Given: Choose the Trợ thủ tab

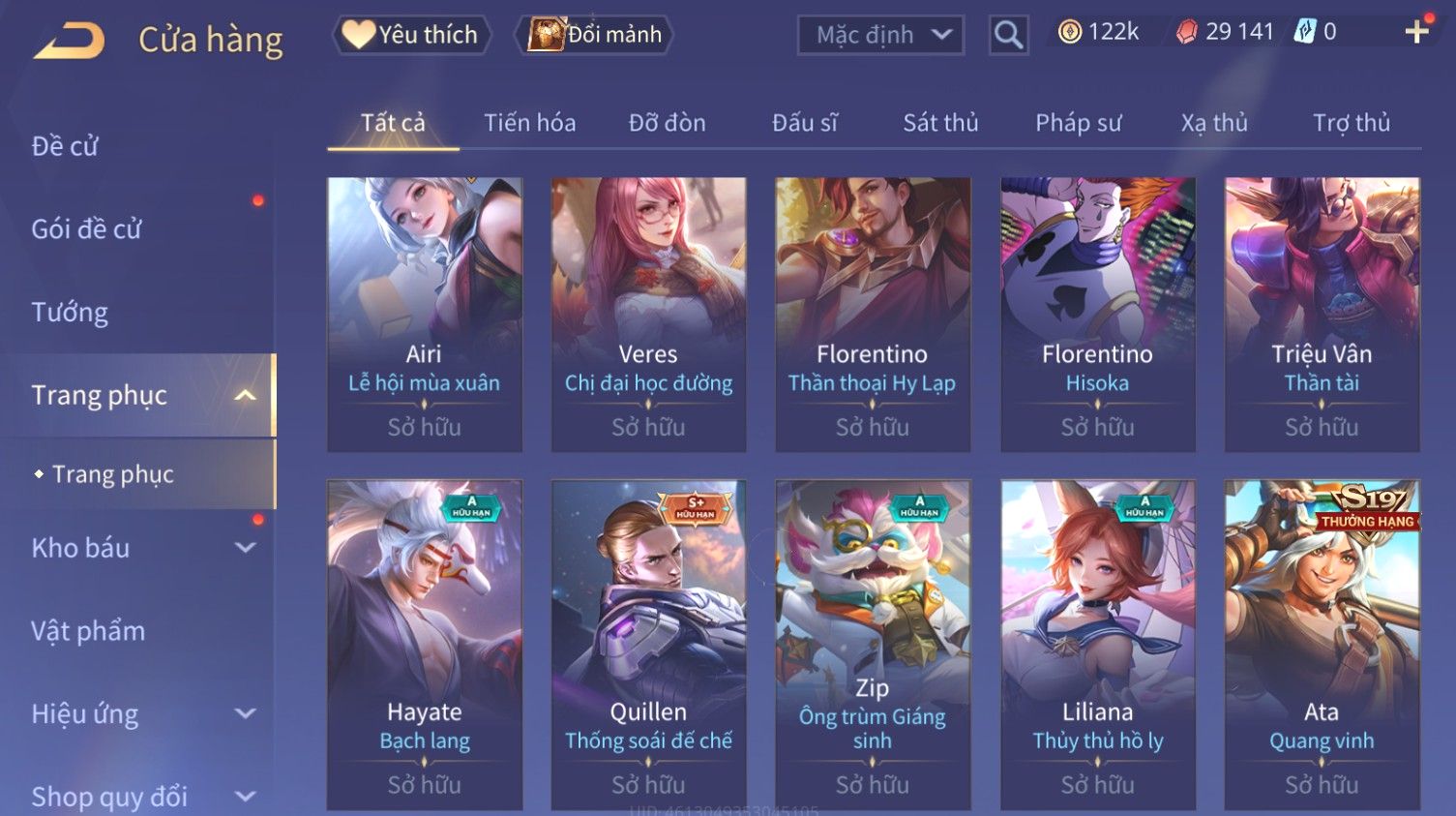Looking at the screenshot, I should pyautogui.click(x=1351, y=123).
